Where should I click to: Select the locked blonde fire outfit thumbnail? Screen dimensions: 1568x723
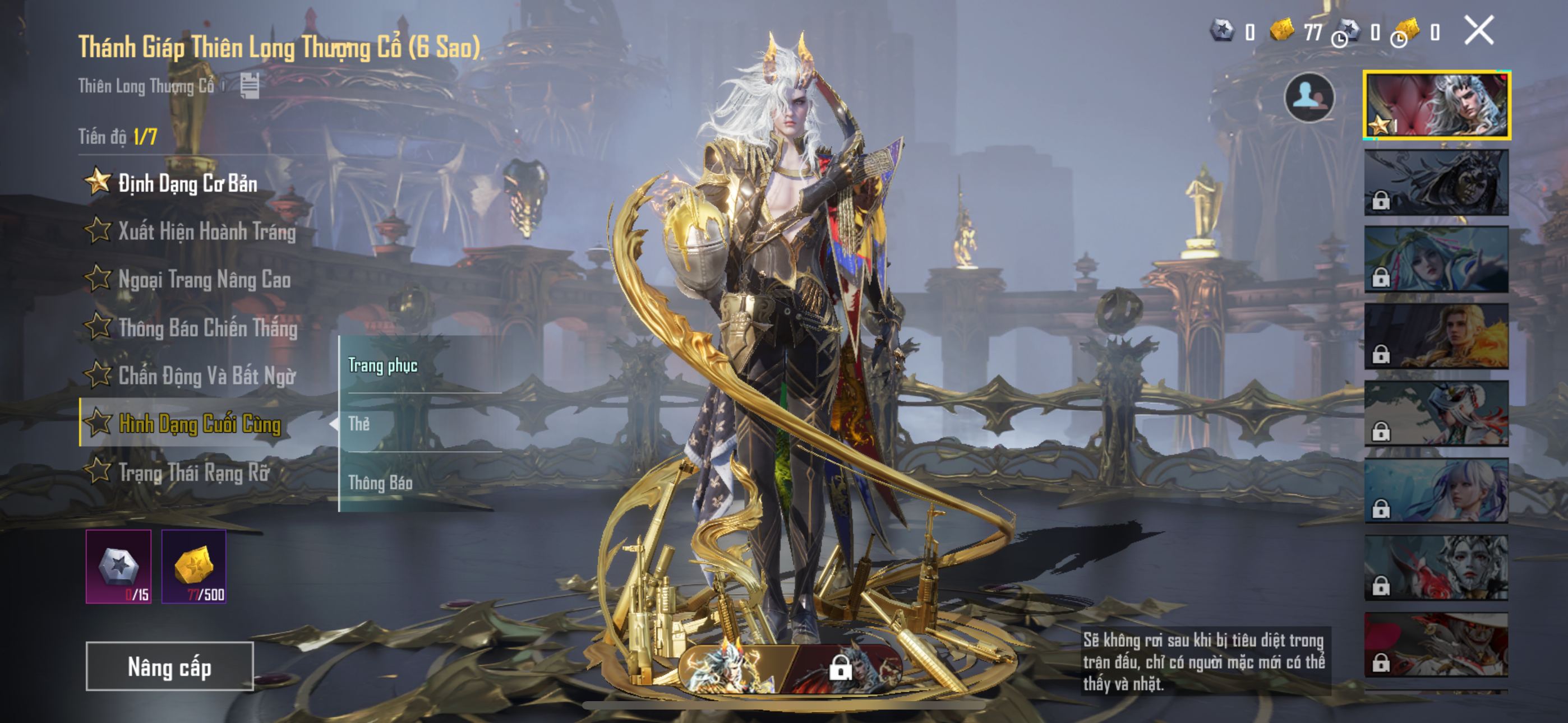(x=1436, y=336)
